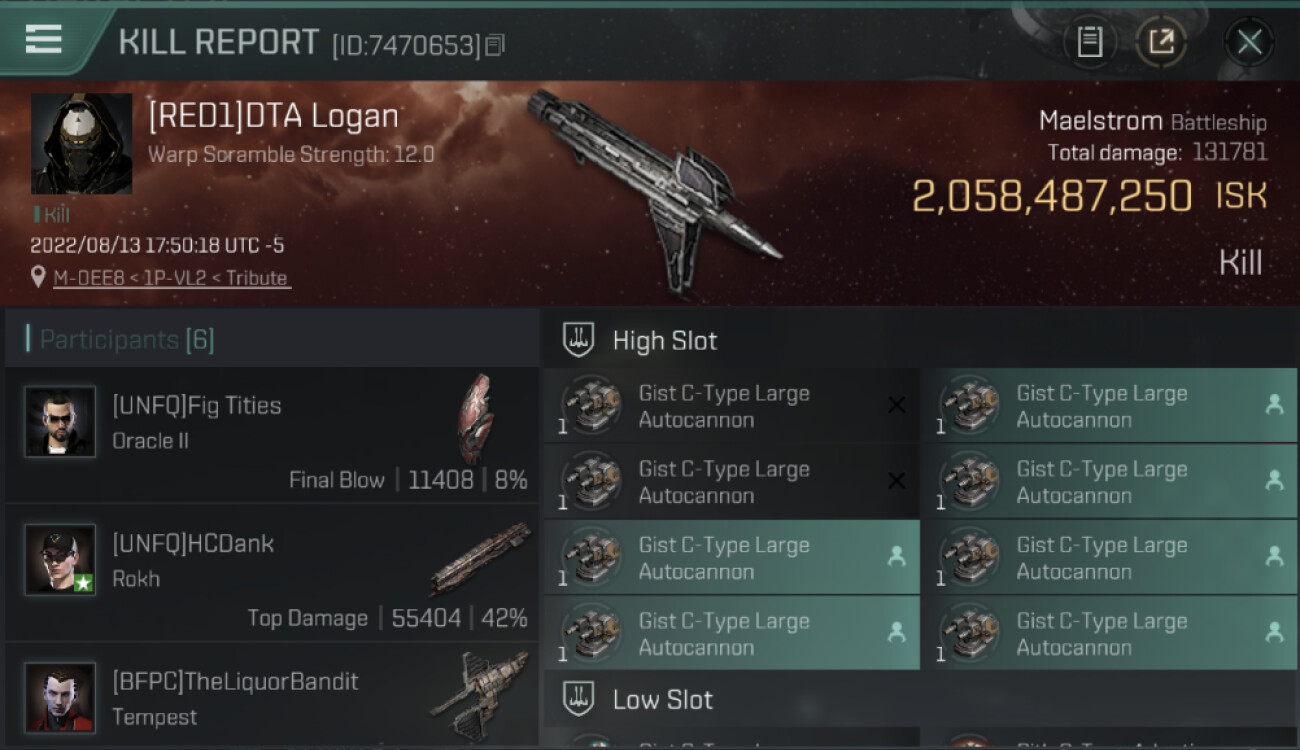Image resolution: width=1300 pixels, height=750 pixels.
Task: Select participant TheLiquorBandit row
Action: point(272,698)
